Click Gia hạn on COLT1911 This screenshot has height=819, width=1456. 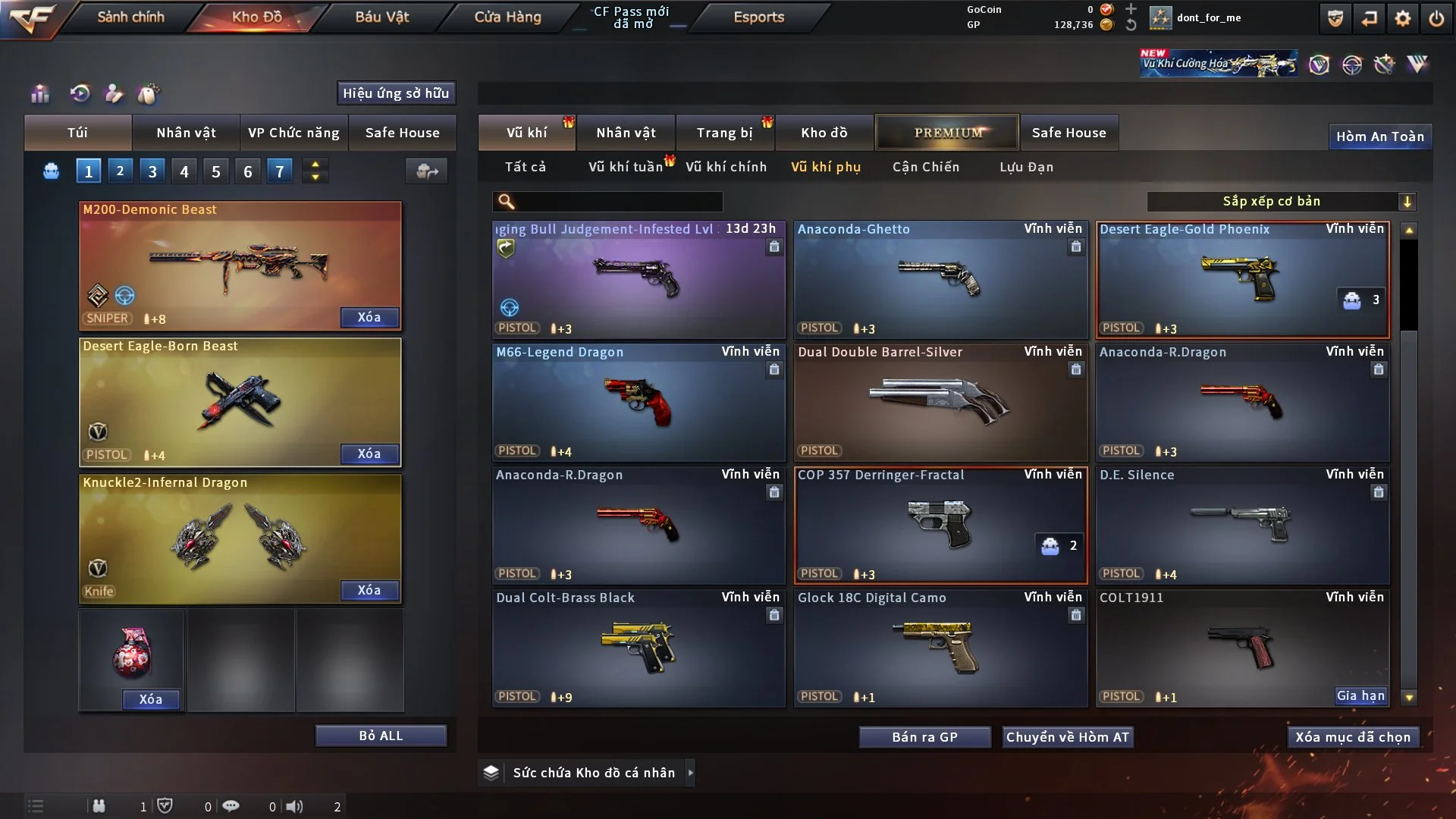tap(1360, 696)
